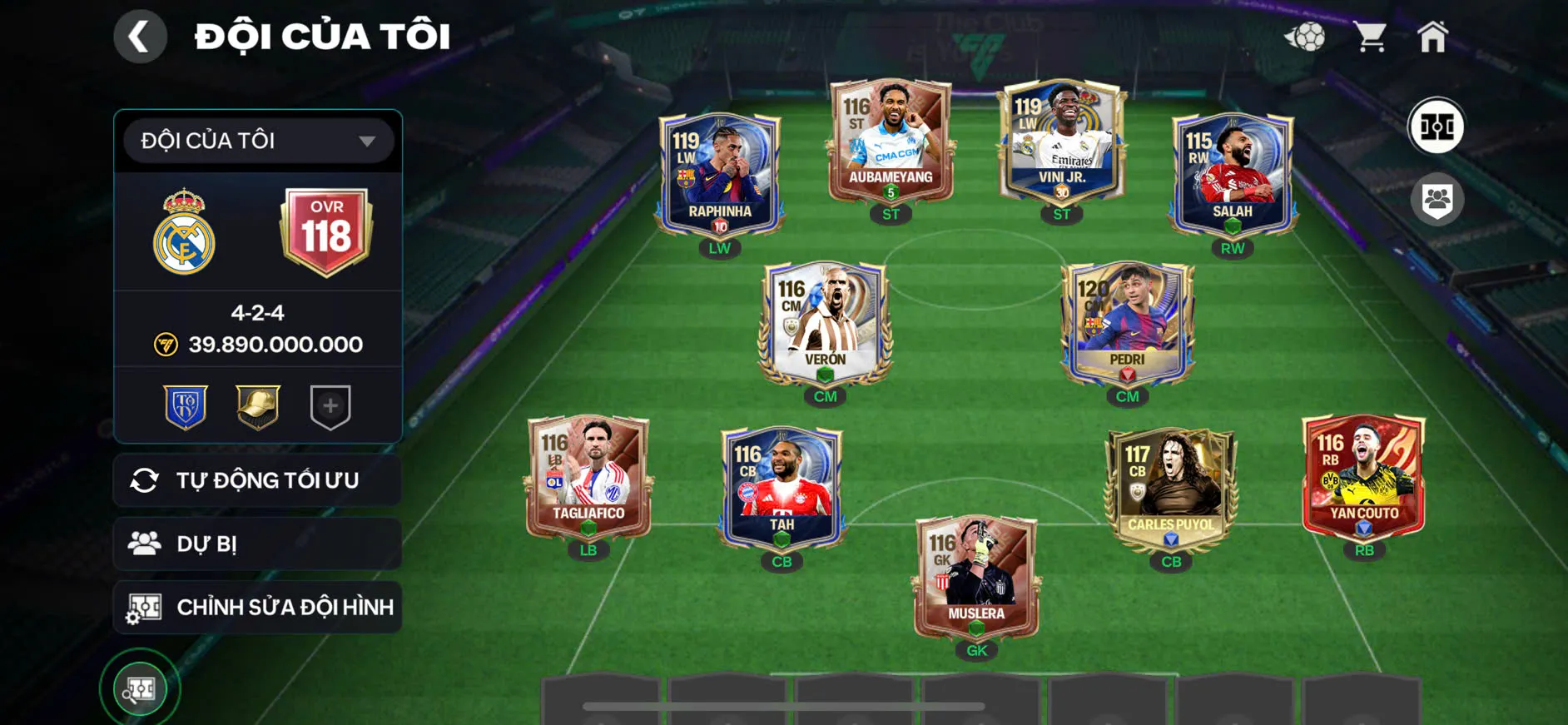Viewport: 1568px width, 725px height.
Task: Open the DỰ BỊ substitutes list
Action: pyautogui.click(x=258, y=544)
